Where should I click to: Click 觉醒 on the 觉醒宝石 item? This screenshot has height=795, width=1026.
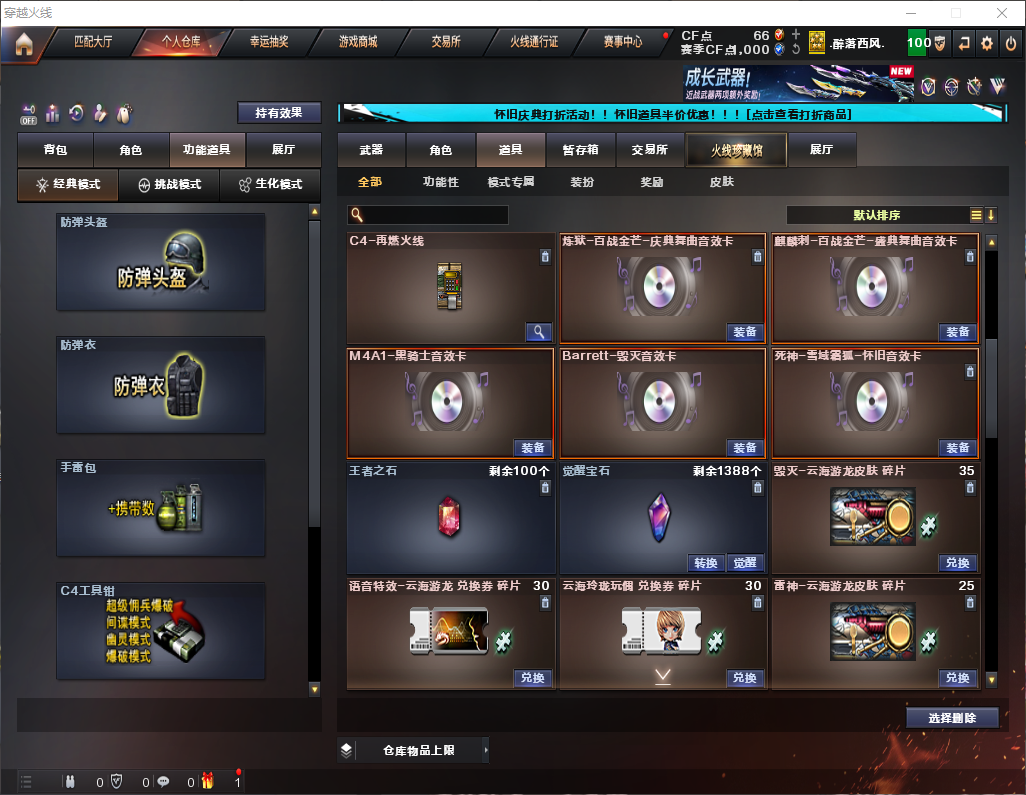pos(744,562)
